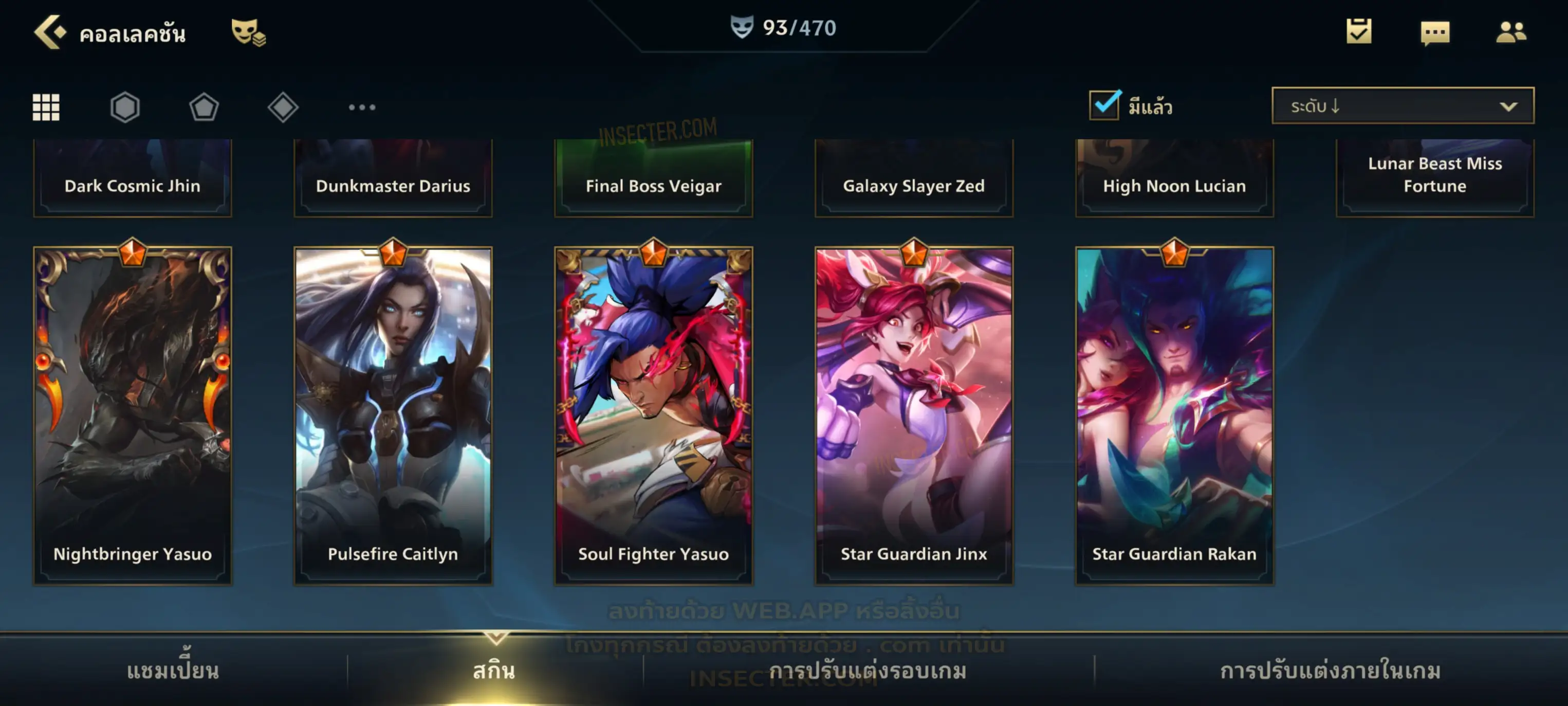The width and height of the screenshot is (1568, 706).
Task: Switch to the การปรับแต่งภายในเกม tab
Action: pyautogui.click(x=1331, y=670)
